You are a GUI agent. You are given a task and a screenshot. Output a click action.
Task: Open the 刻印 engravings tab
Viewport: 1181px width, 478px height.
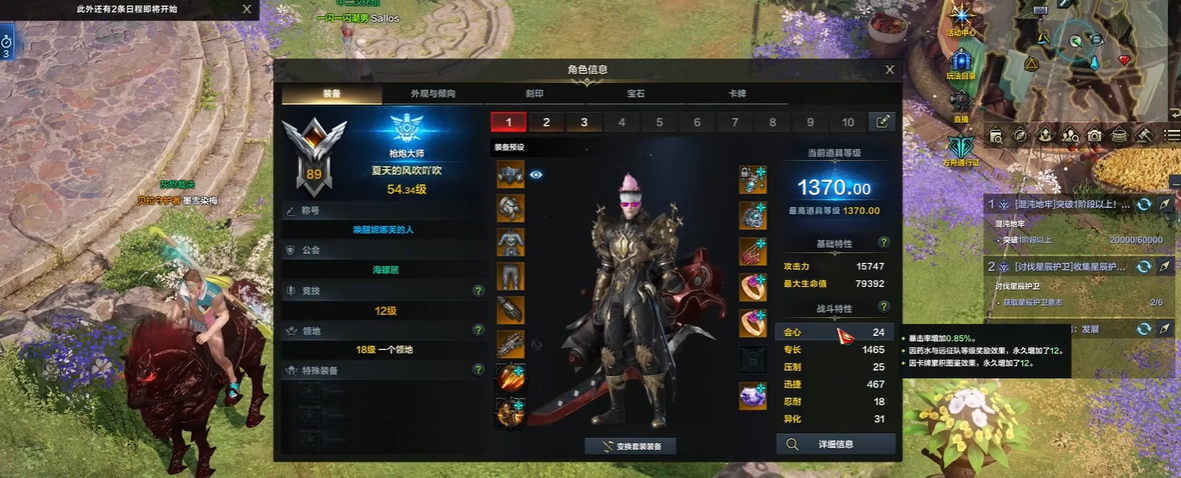535,94
